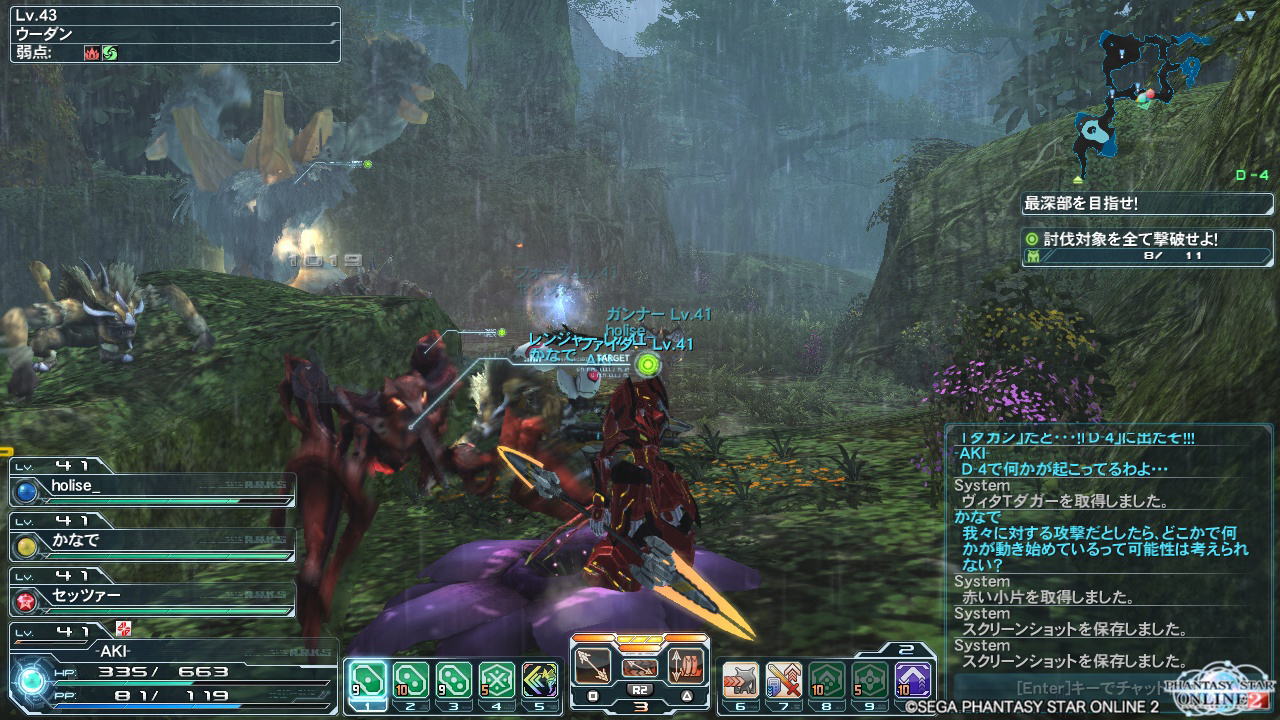The image size is (1280, 720).
Task: Trigger the rainbow chevron skill in slot 5
Action: 540,679
